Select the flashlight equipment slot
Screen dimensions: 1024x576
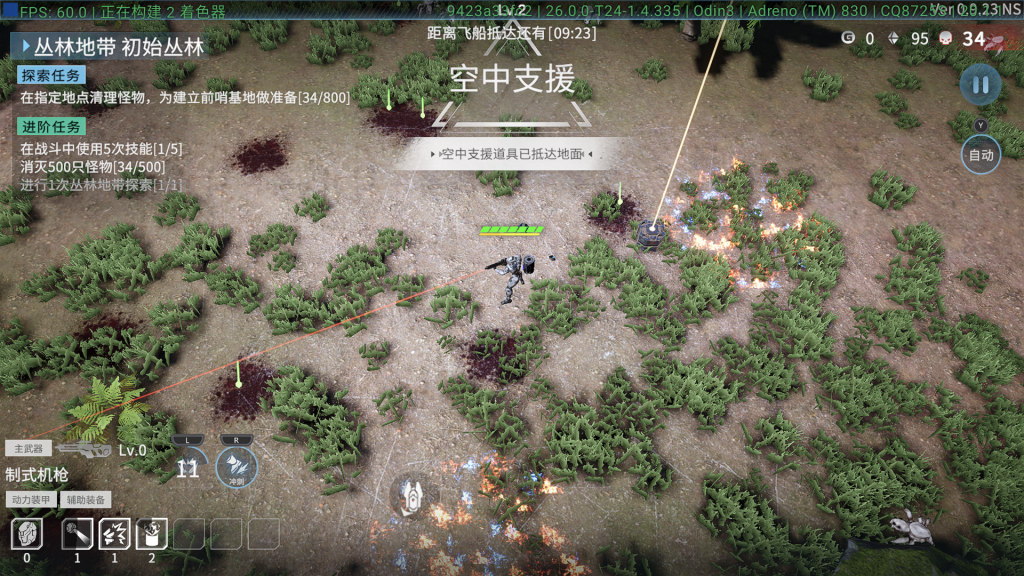coord(77,534)
